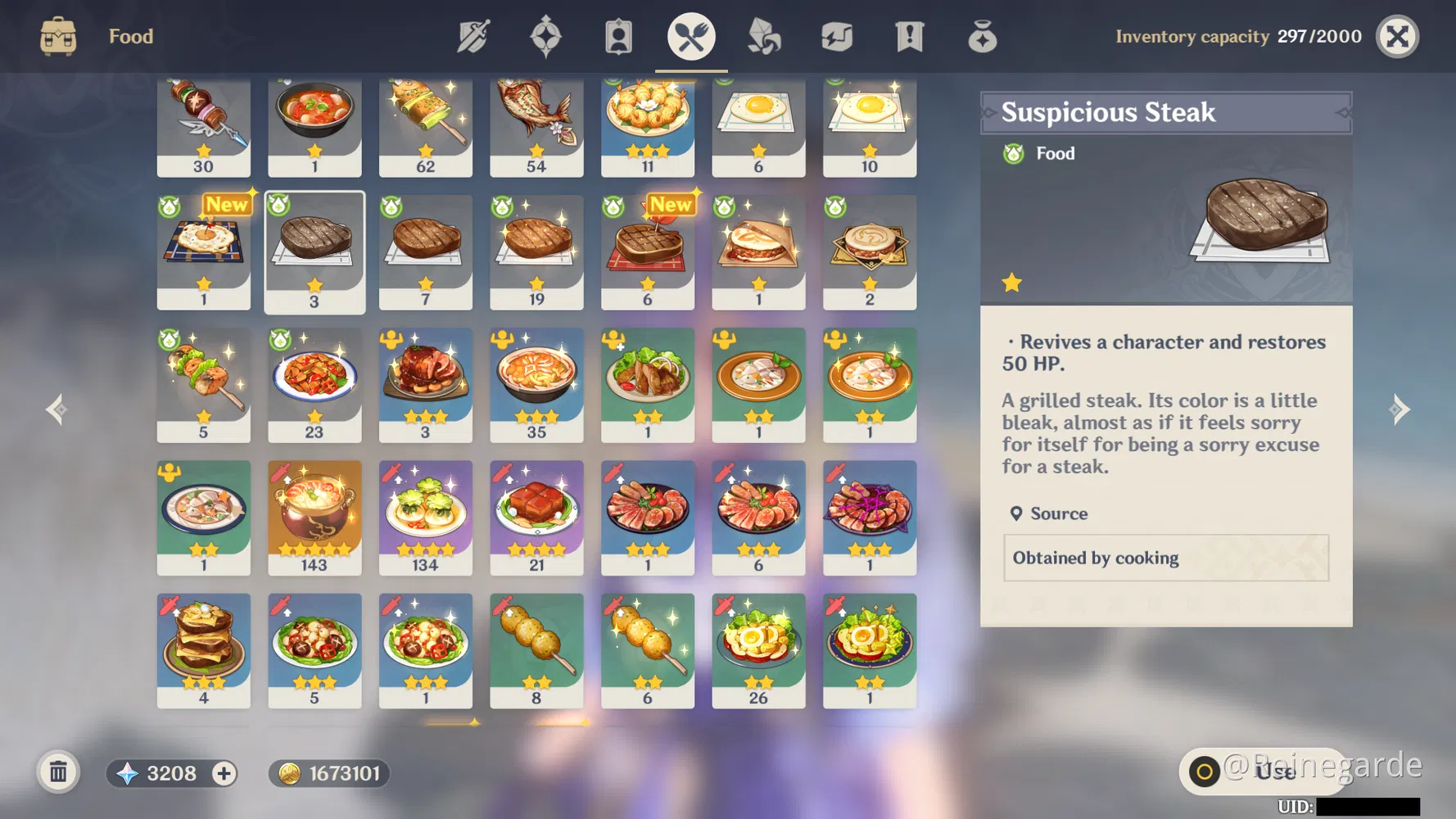Click the Mora coin icon
Image resolution: width=1456 pixels, height=819 pixels.
click(x=291, y=772)
